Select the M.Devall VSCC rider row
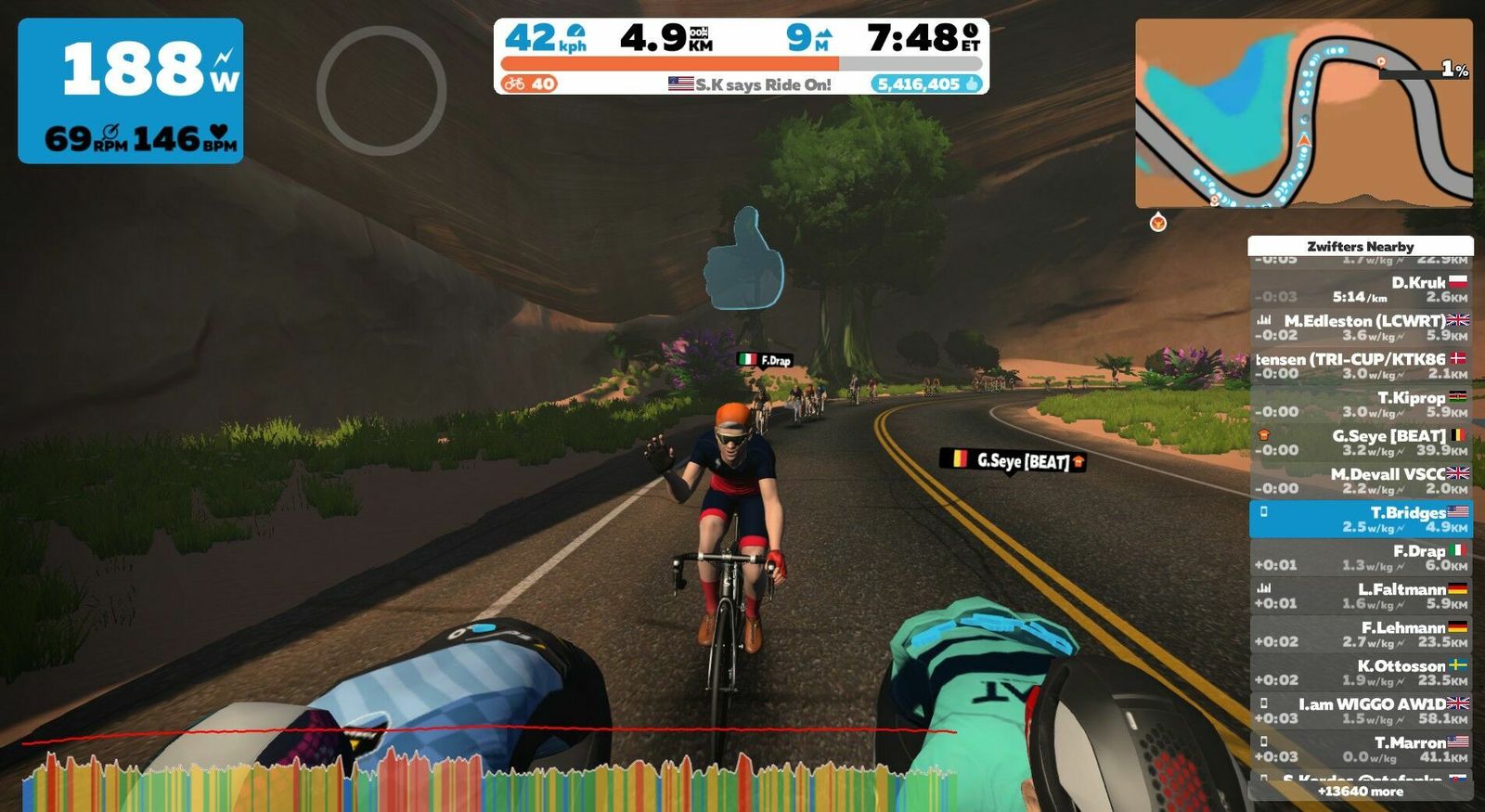1485x812 pixels. [x=1361, y=481]
